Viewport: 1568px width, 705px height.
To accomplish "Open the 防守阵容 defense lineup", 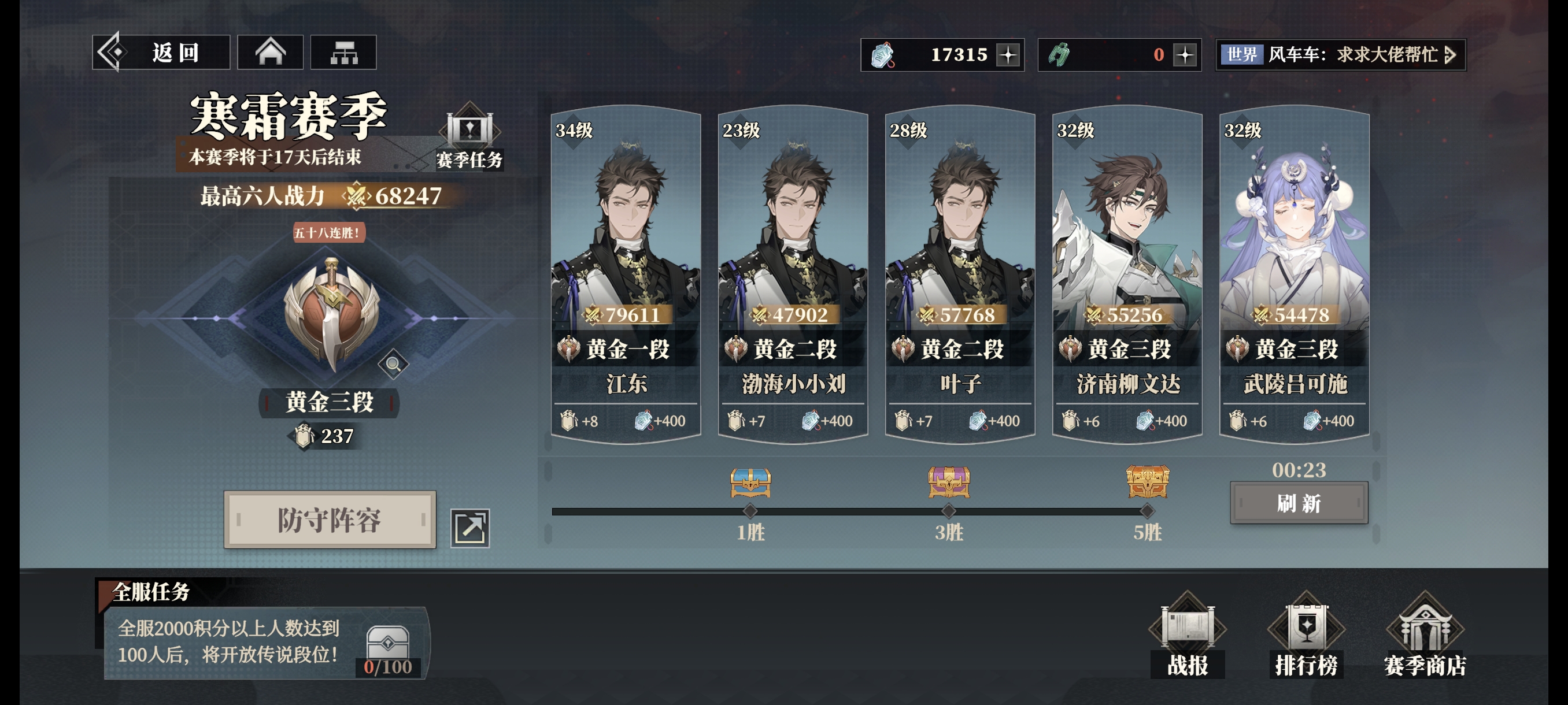I will (330, 520).
